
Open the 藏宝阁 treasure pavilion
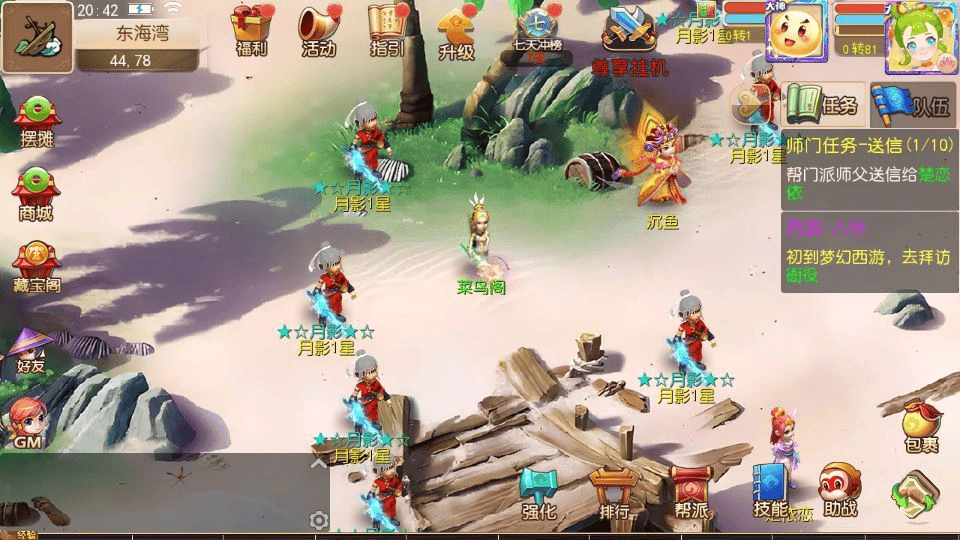pyautogui.click(x=37, y=267)
